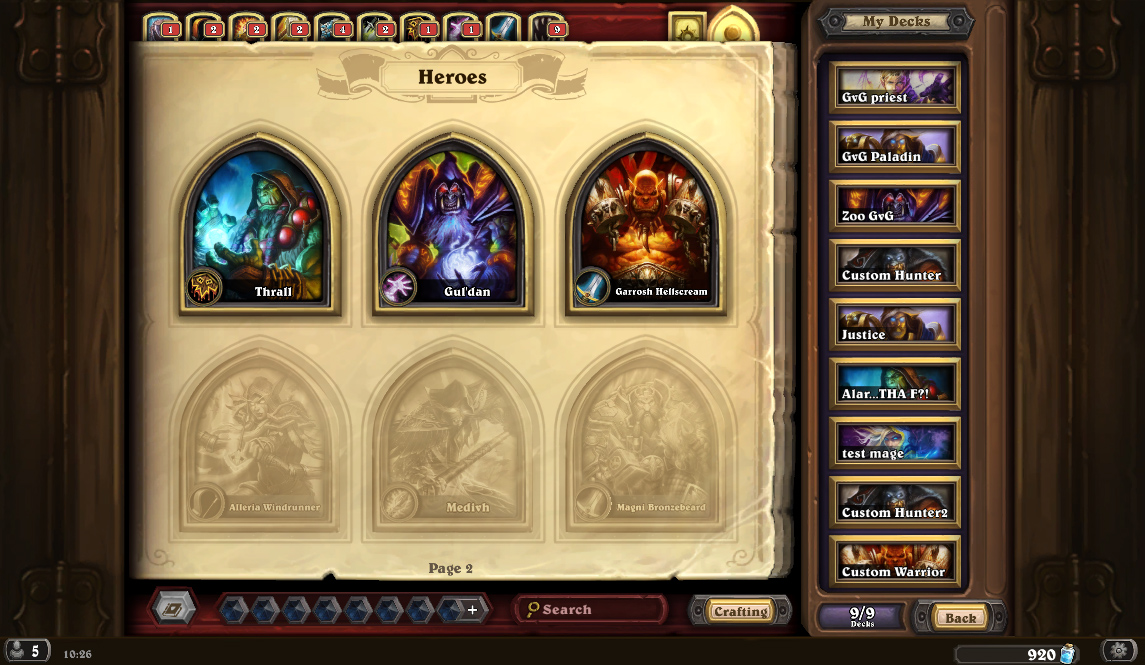Select the mana filter crystal with plus sign
Screen dimensions: 1145x665
[472, 609]
